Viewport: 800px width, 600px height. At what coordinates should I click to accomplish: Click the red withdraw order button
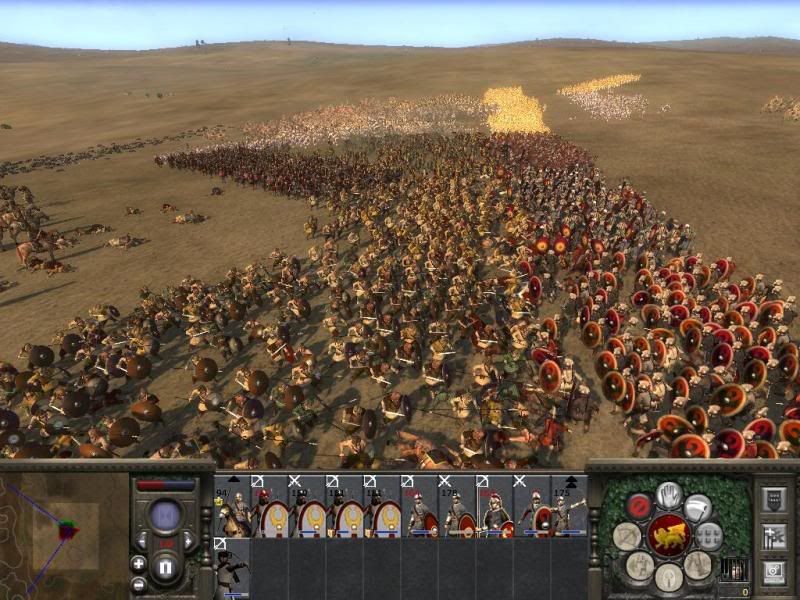click(x=639, y=506)
